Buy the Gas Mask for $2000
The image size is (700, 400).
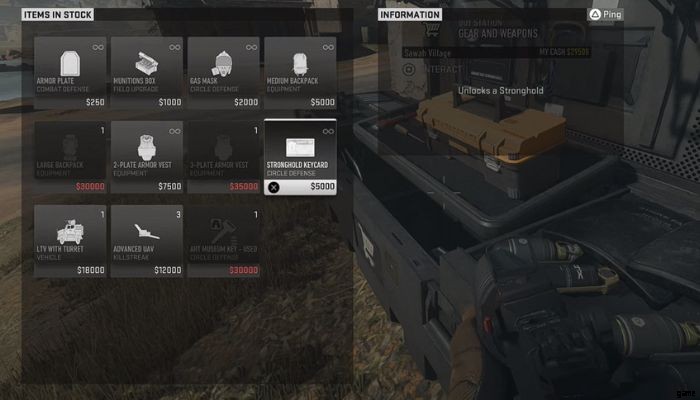pos(223,73)
